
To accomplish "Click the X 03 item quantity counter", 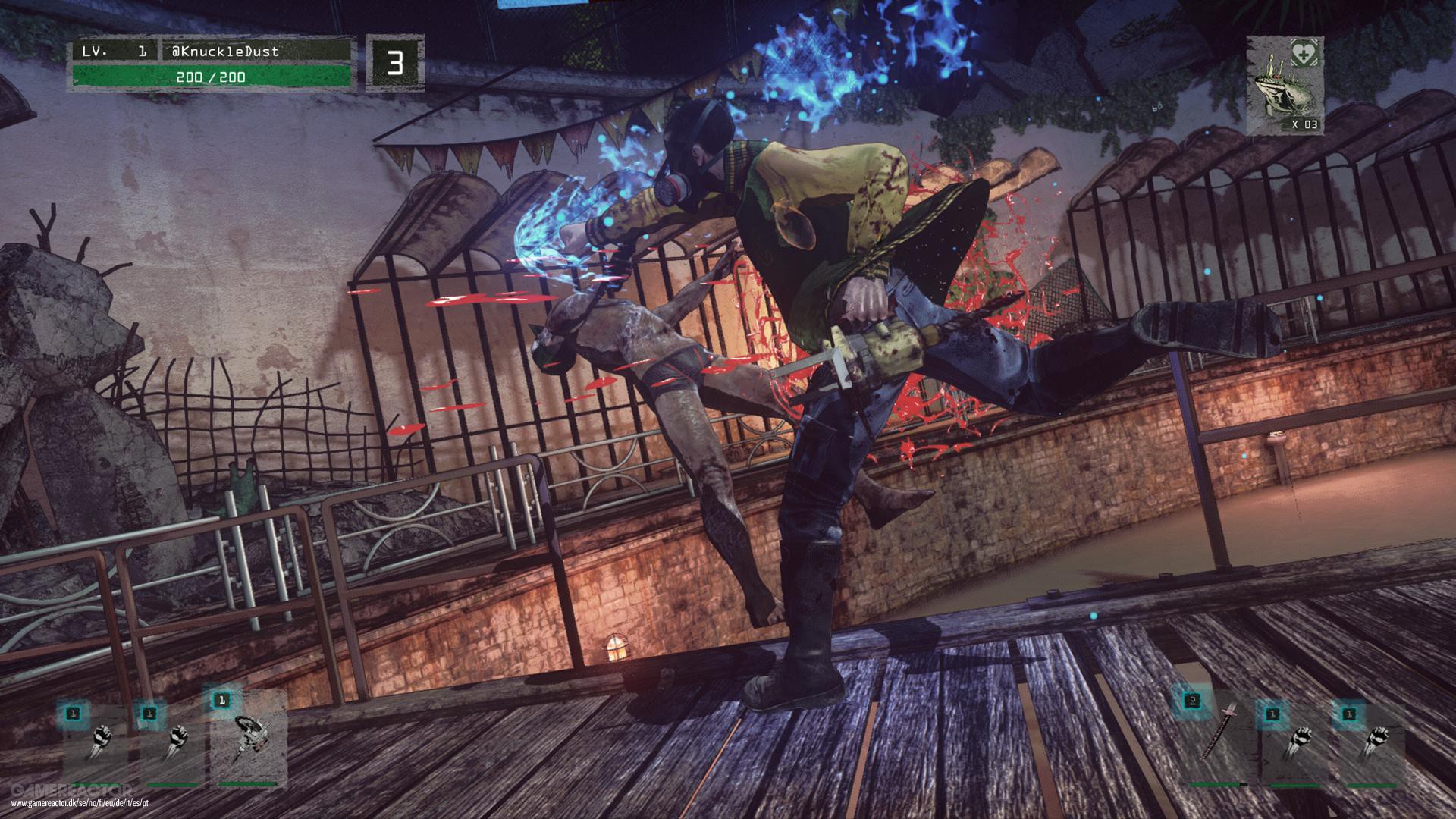I will [1307, 124].
